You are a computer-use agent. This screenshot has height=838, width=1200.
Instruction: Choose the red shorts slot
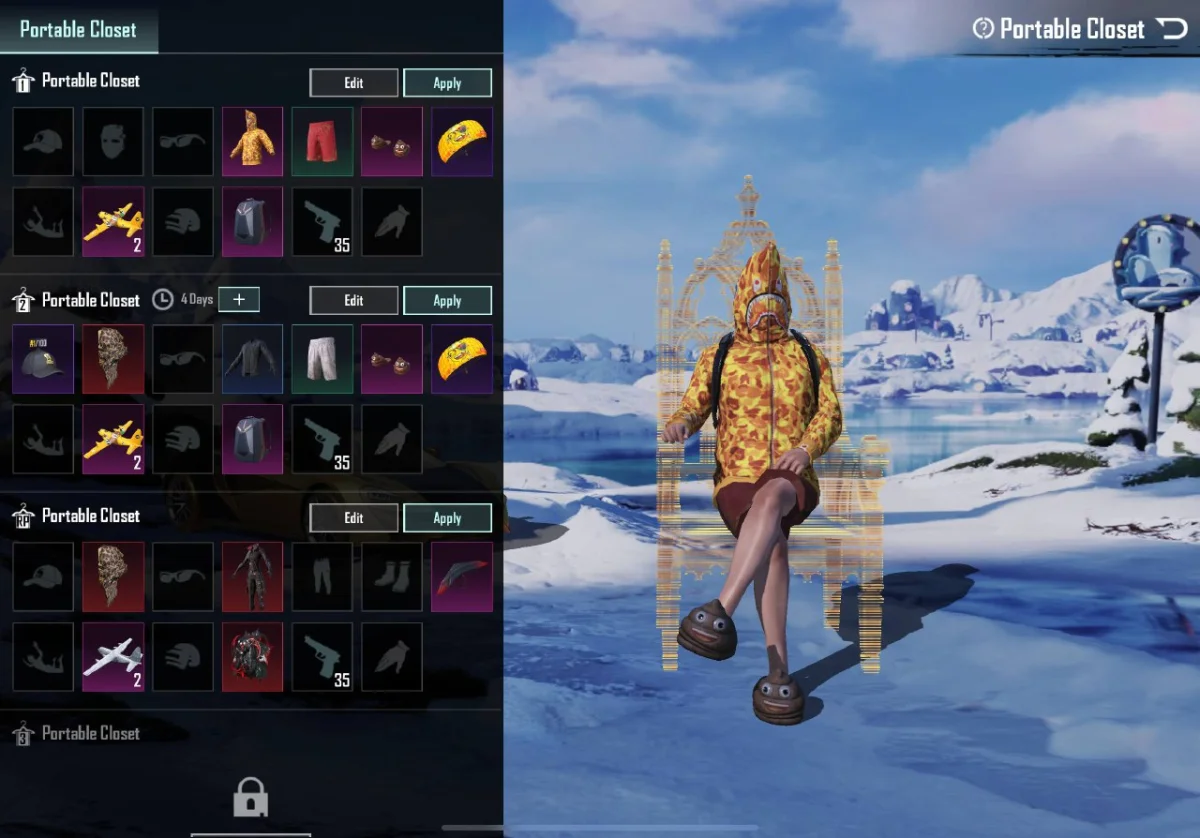(322, 141)
